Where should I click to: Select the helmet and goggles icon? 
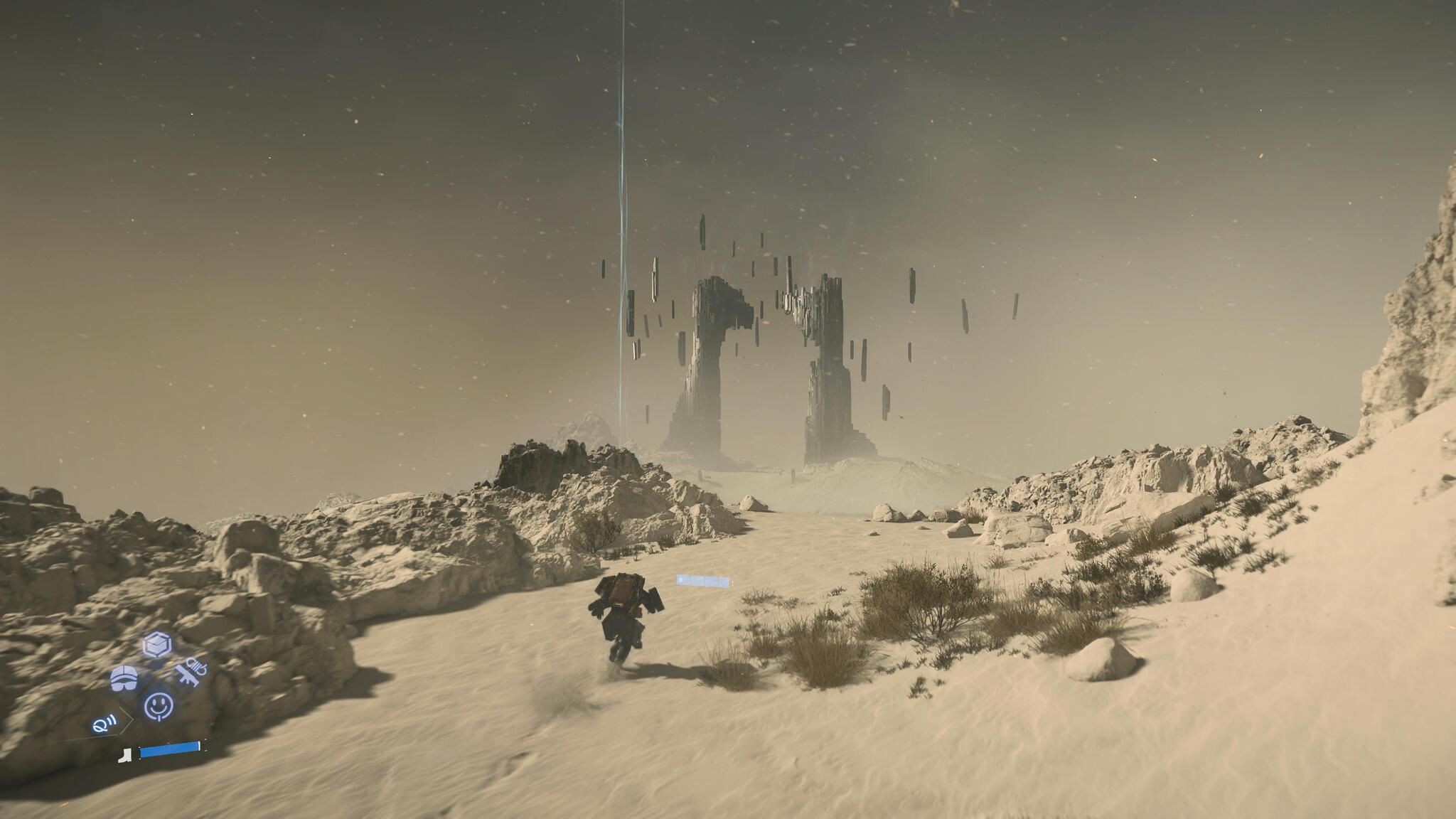tap(124, 678)
